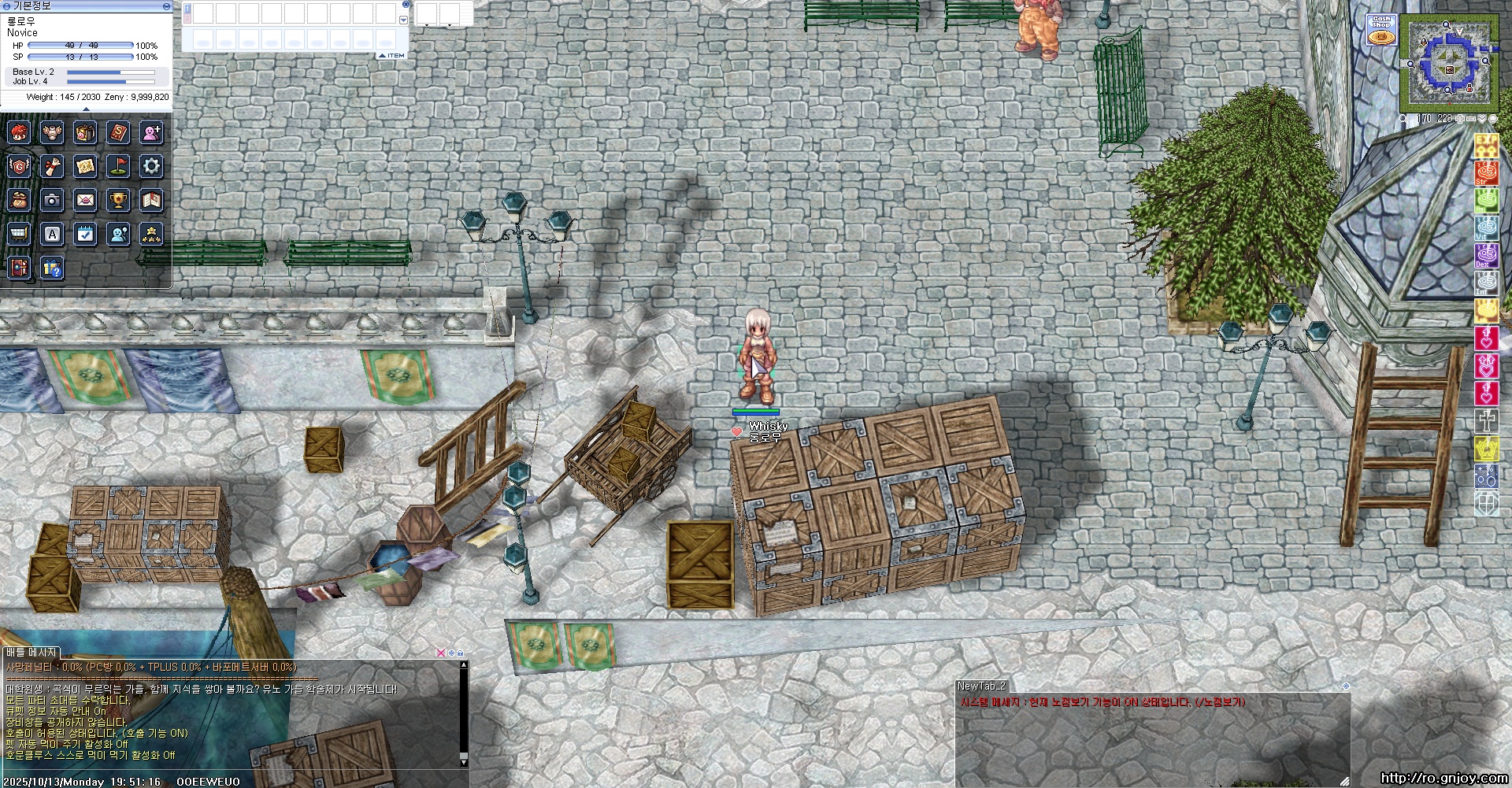Viewport: 1512px width, 788px height.
Task: Close the hotkey shortcut bar
Action: click(x=405, y=5)
